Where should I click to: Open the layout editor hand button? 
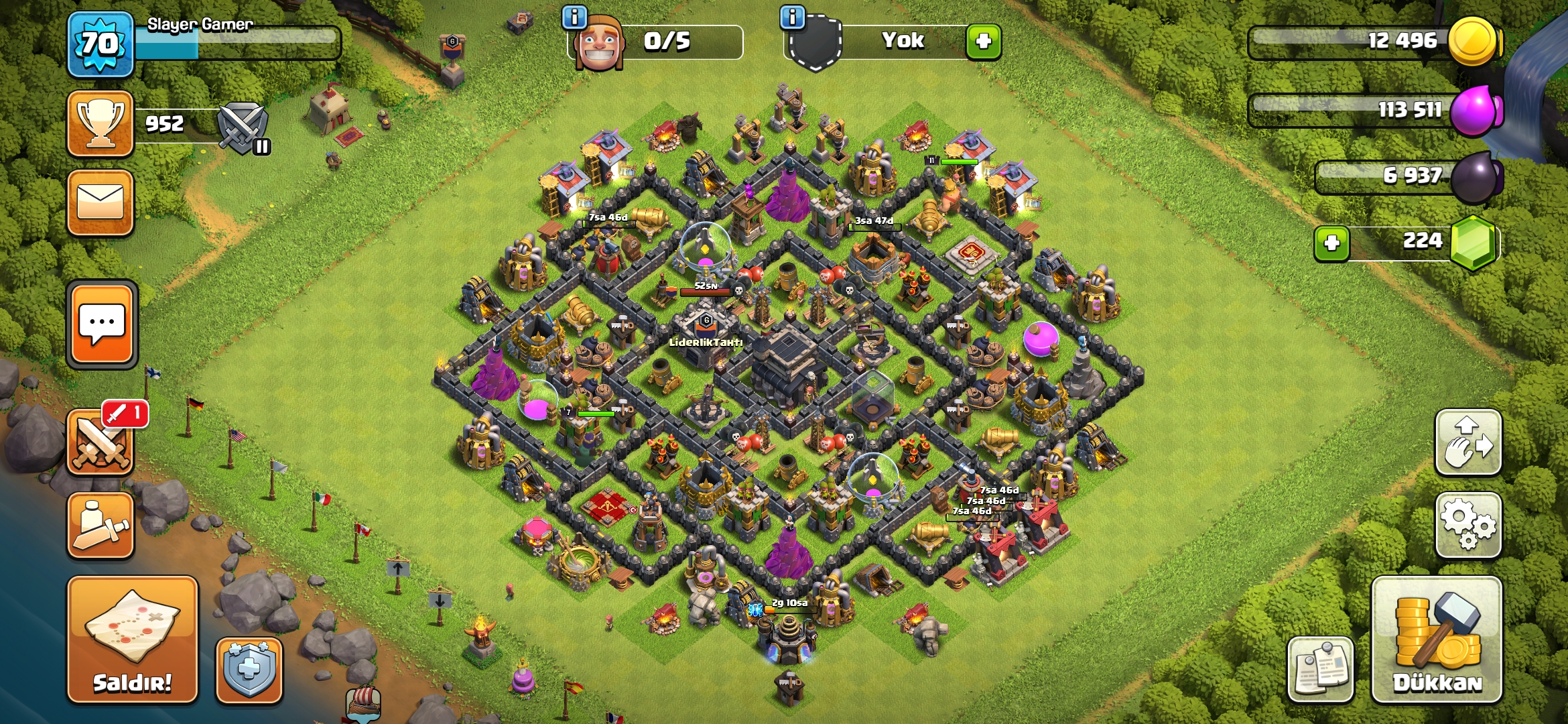point(1467,442)
